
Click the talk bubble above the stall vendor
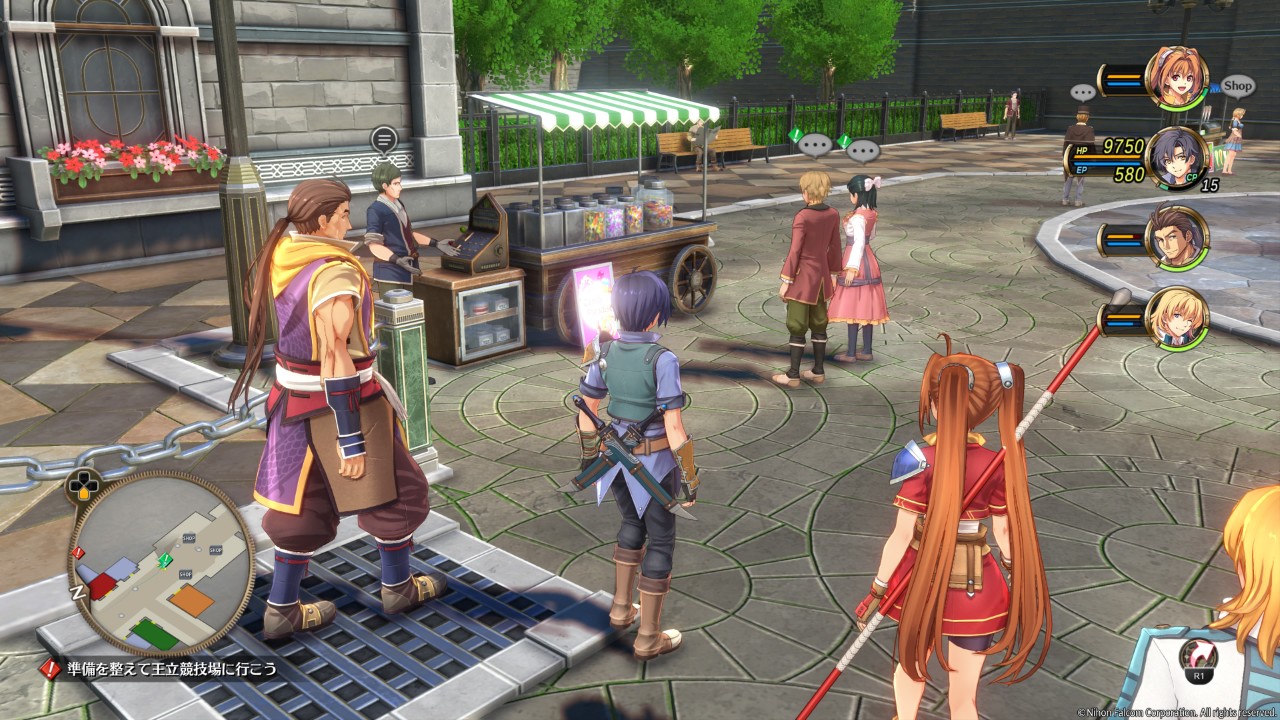(384, 140)
